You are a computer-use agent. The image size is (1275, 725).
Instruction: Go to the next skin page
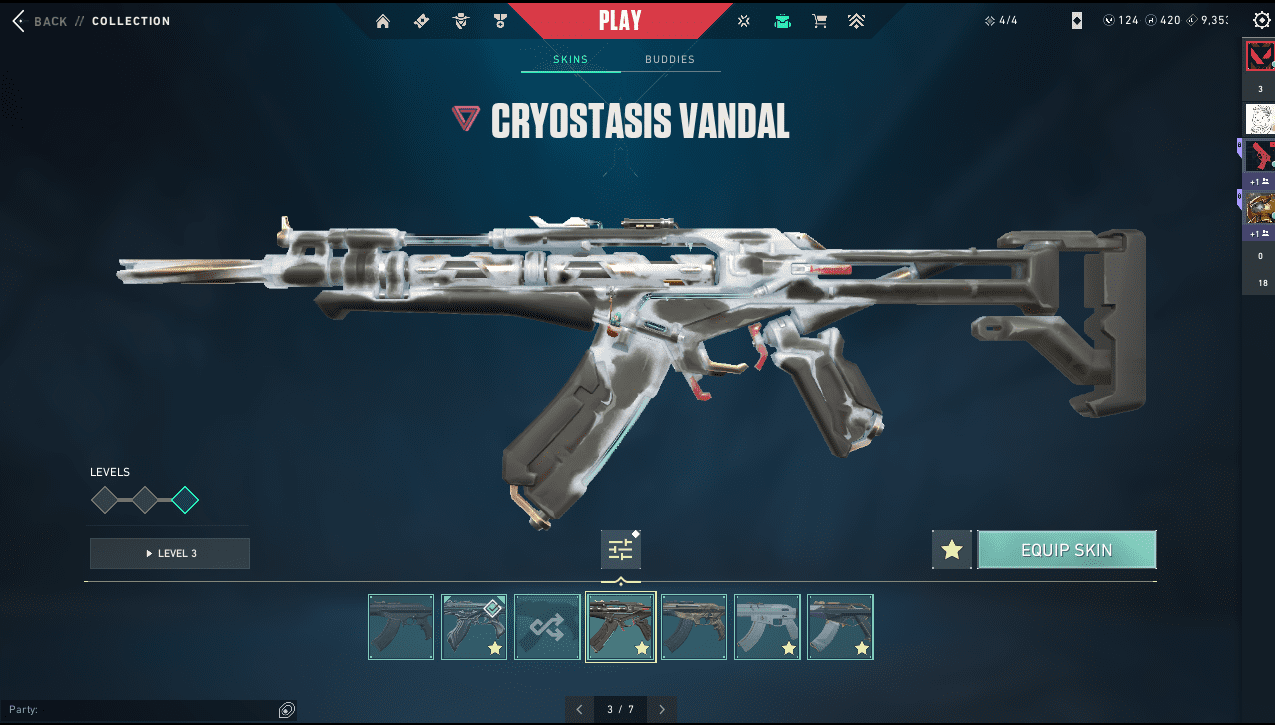tap(662, 709)
